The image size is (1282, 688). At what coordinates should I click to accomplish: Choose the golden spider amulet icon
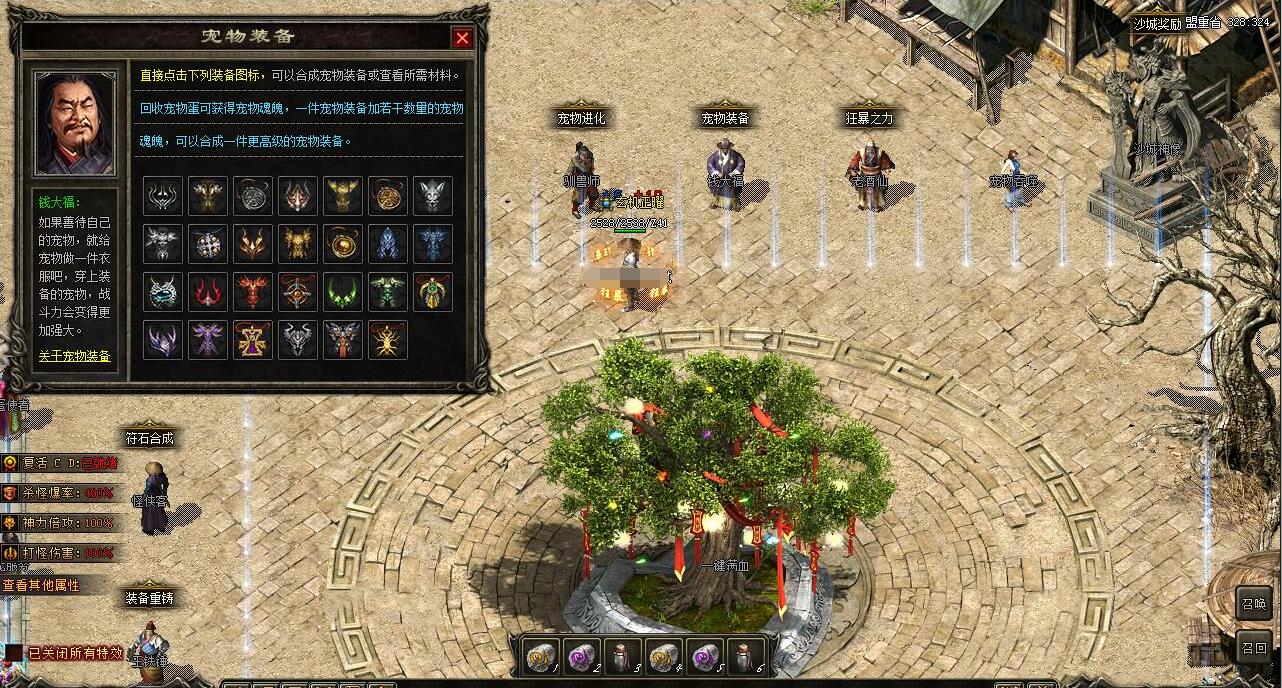[388, 340]
